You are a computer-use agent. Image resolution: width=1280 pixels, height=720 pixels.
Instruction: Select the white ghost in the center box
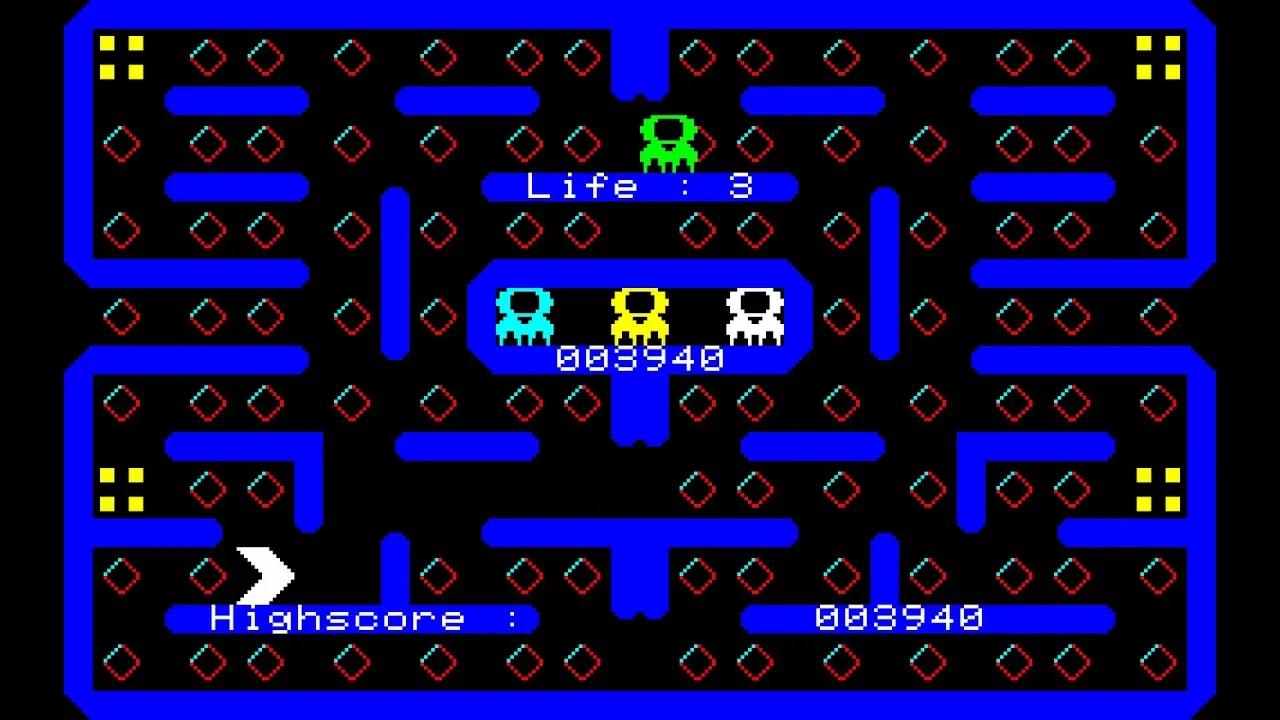pyautogui.click(x=755, y=315)
